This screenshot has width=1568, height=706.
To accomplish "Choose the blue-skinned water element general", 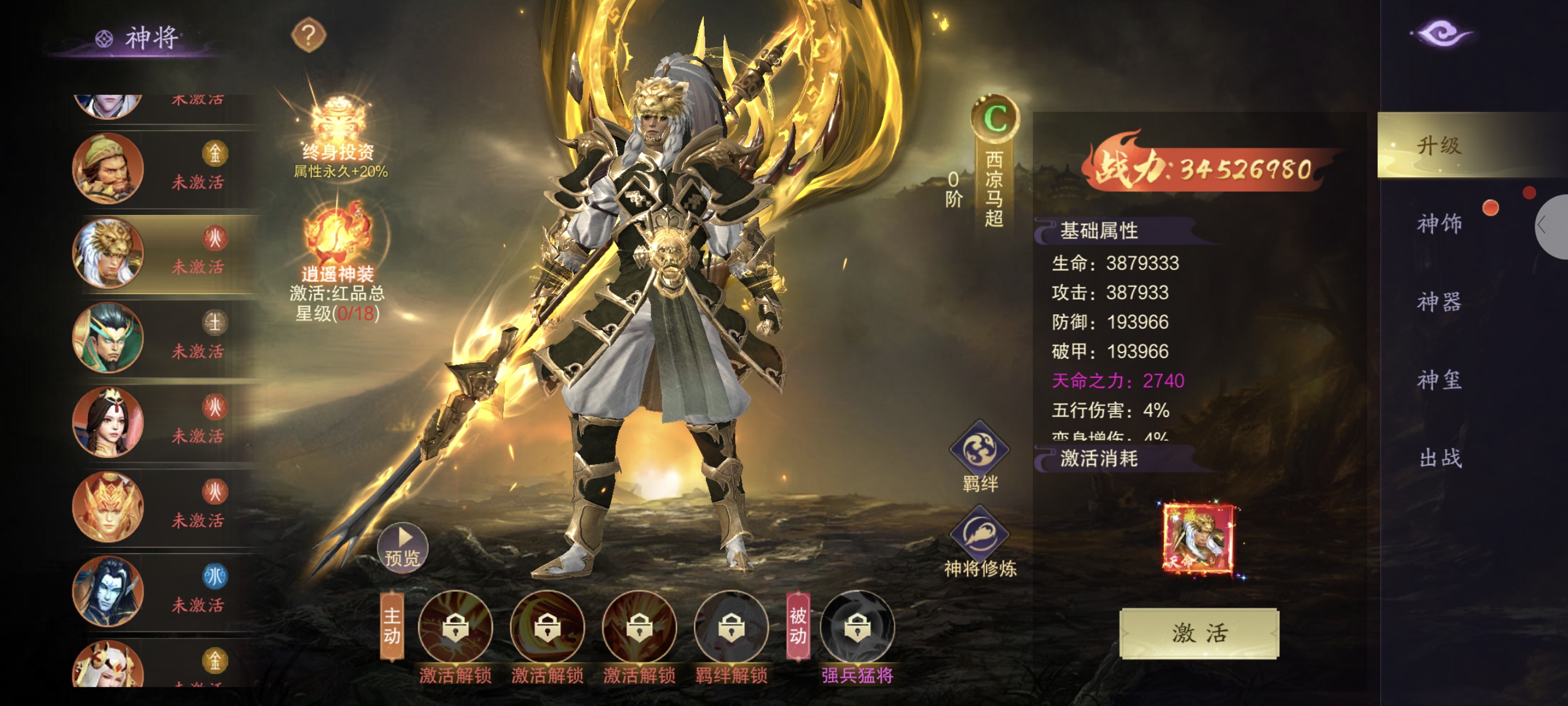I will 108,591.
